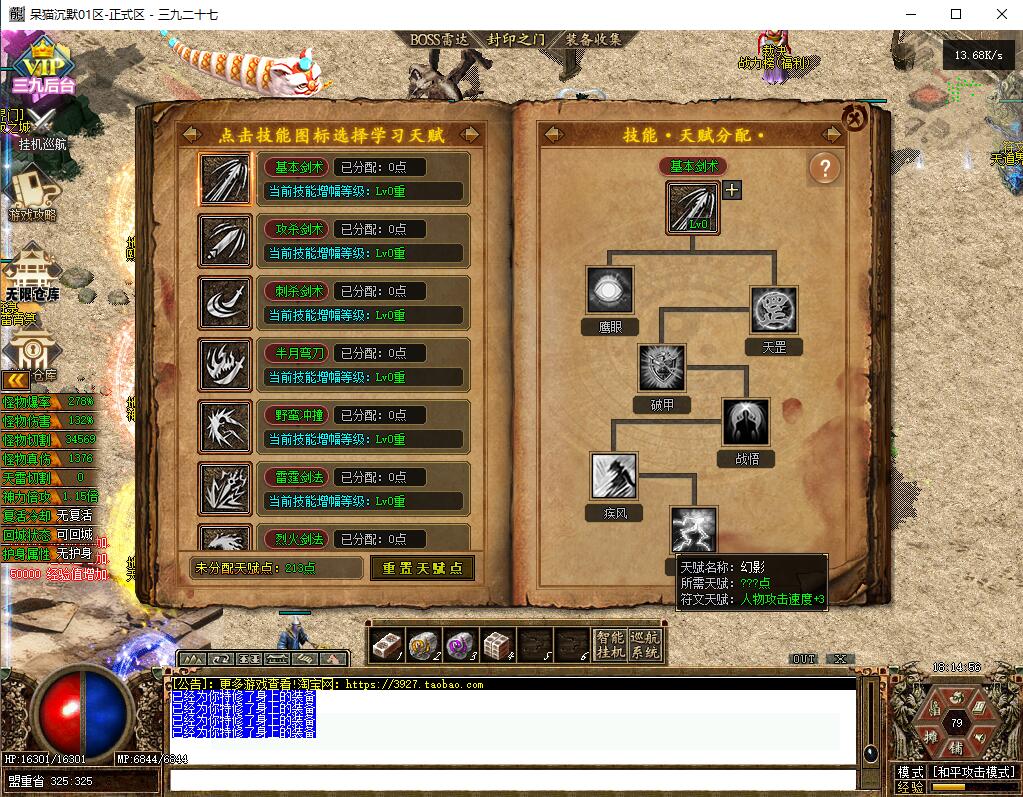The height and width of the screenshot is (797, 1023).
Task: Pick the 战悟 talent node
Action: click(x=746, y=422)
